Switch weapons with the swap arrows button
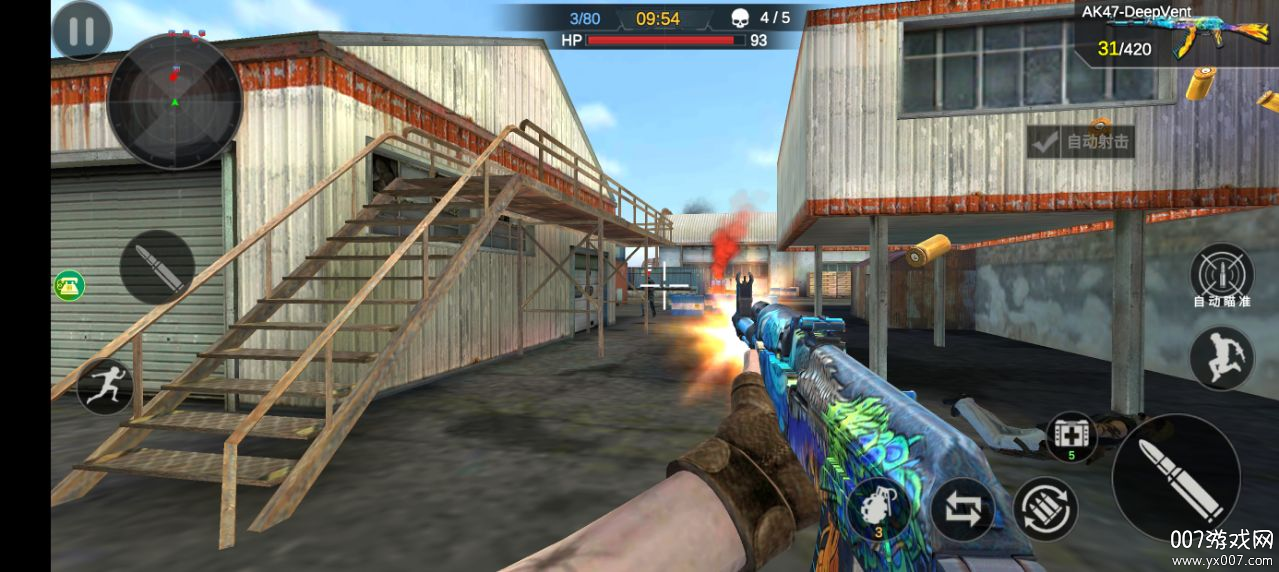The image size is (1279, 572). 962,509
